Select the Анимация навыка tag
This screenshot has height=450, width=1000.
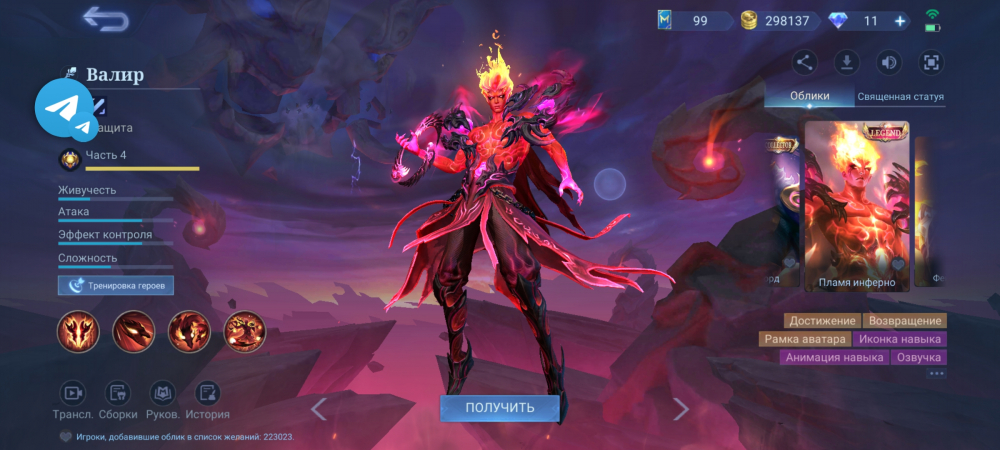(x=834, y=357)
